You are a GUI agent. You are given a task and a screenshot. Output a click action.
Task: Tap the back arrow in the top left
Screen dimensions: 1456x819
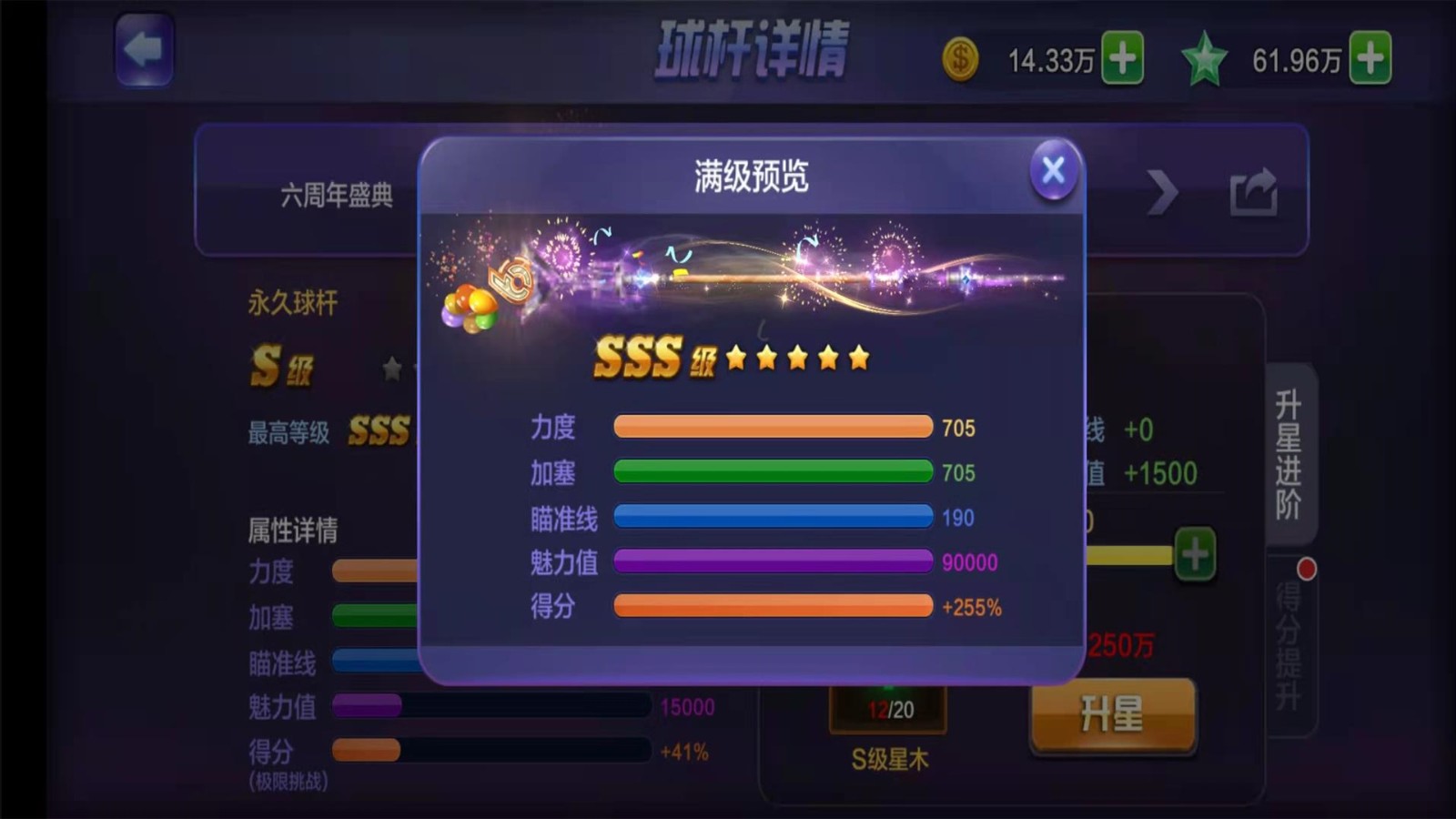click(144, 50)
